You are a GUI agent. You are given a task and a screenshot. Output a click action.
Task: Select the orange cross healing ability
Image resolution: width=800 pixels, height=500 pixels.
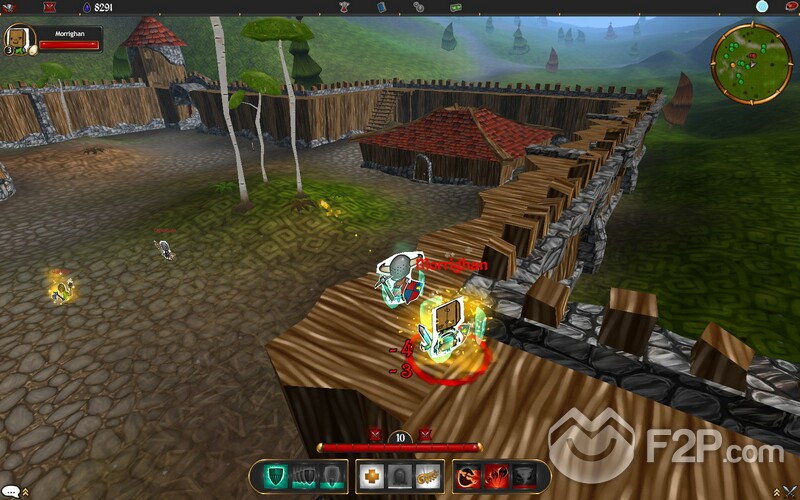tap(371, 477)
